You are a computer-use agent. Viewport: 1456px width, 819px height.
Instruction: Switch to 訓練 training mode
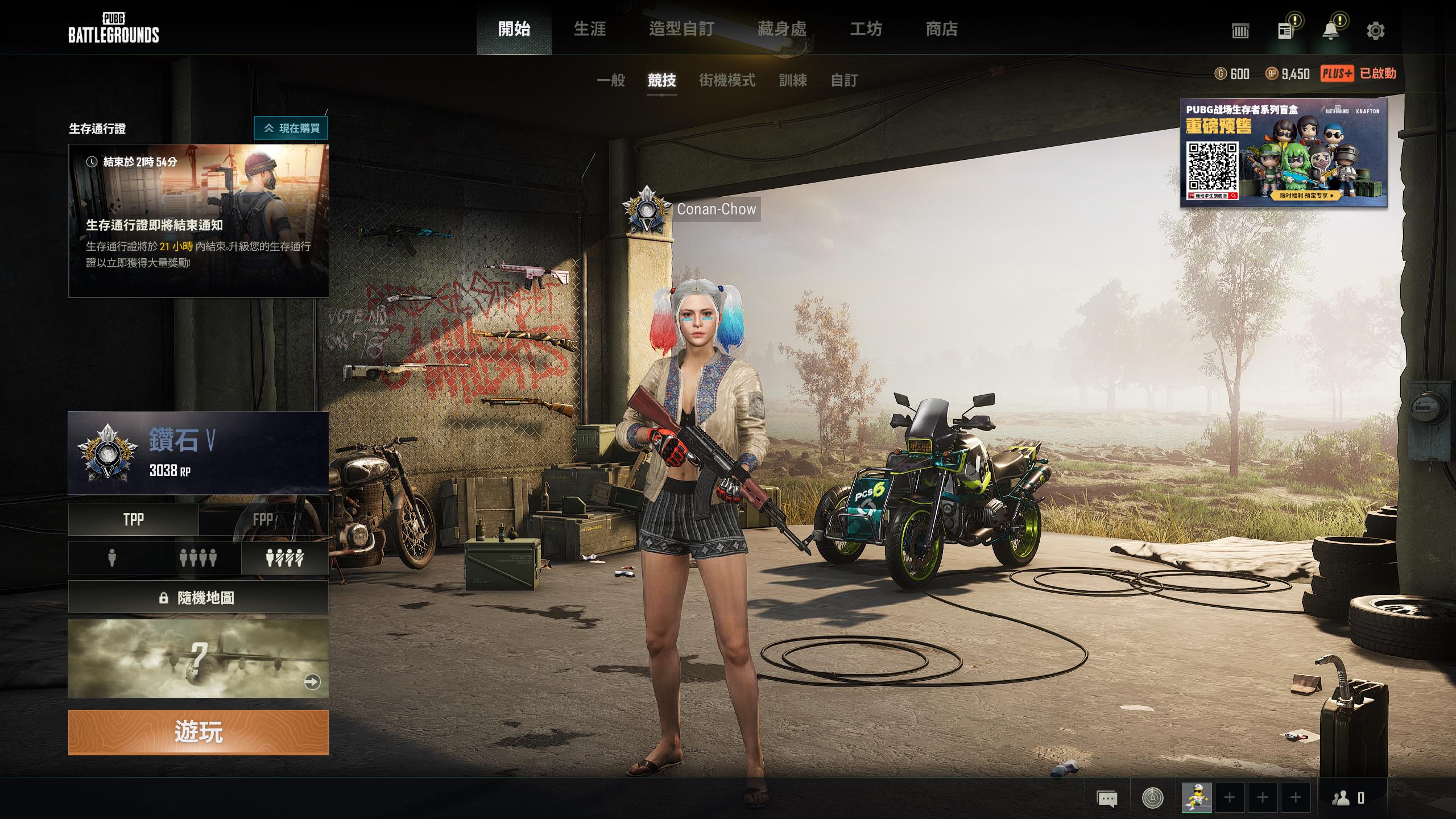pyautogui.click(x=793, y=81)
